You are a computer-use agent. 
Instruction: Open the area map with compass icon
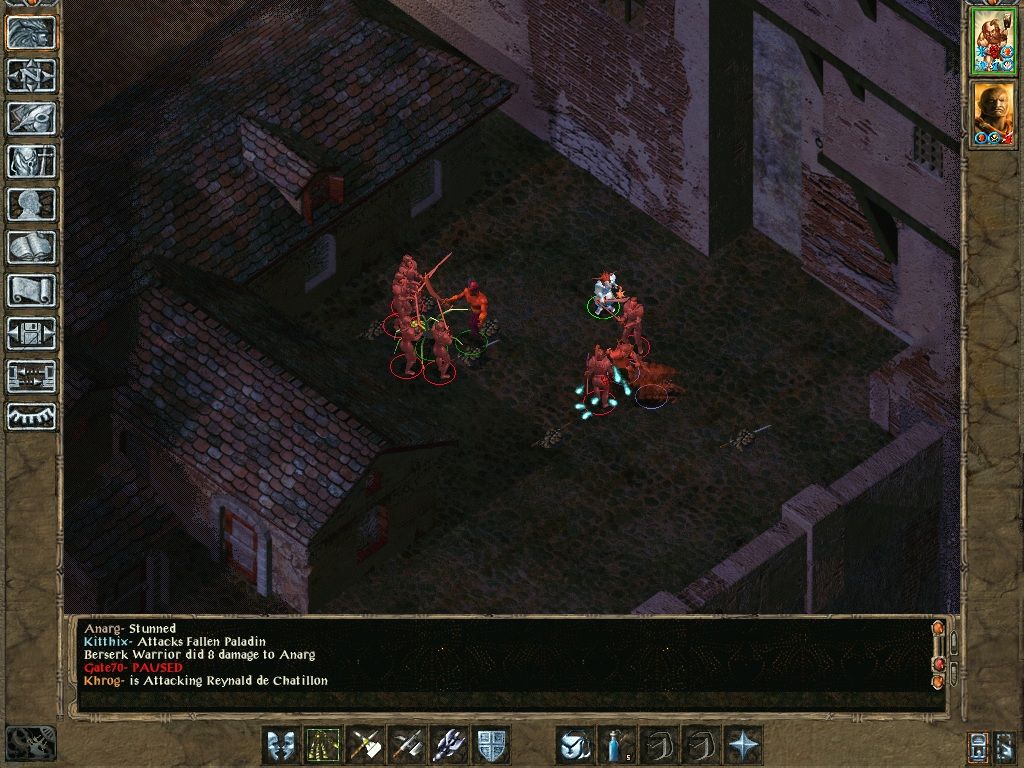[31, 75]
